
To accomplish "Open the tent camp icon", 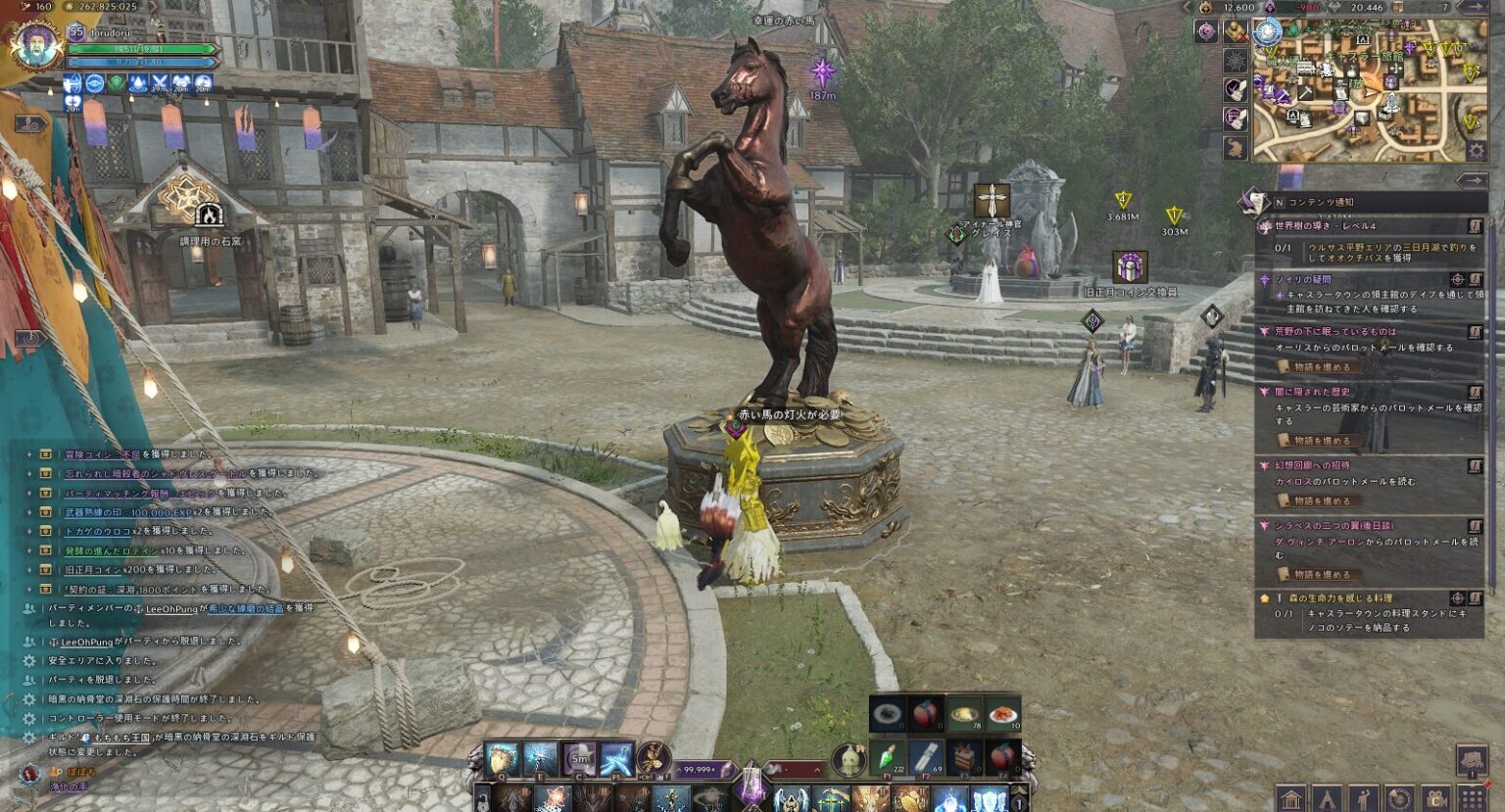I will pyautogui.click(x=1327, y=799).
